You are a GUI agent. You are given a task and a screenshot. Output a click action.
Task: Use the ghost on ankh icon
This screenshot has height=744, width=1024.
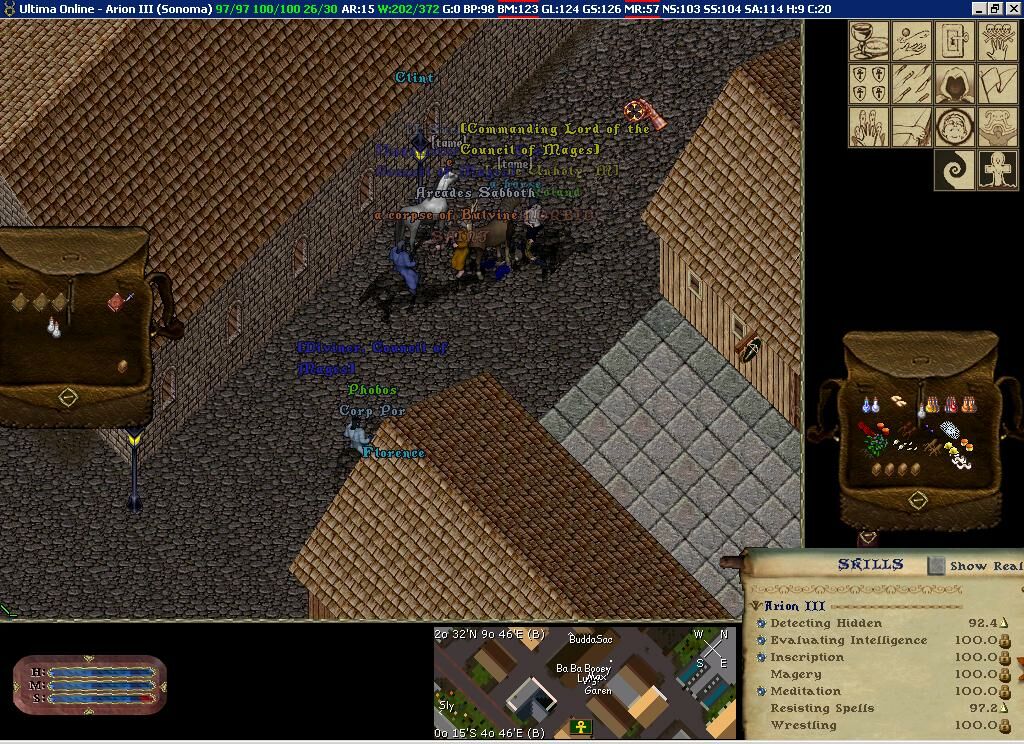[x=998, y=170]
